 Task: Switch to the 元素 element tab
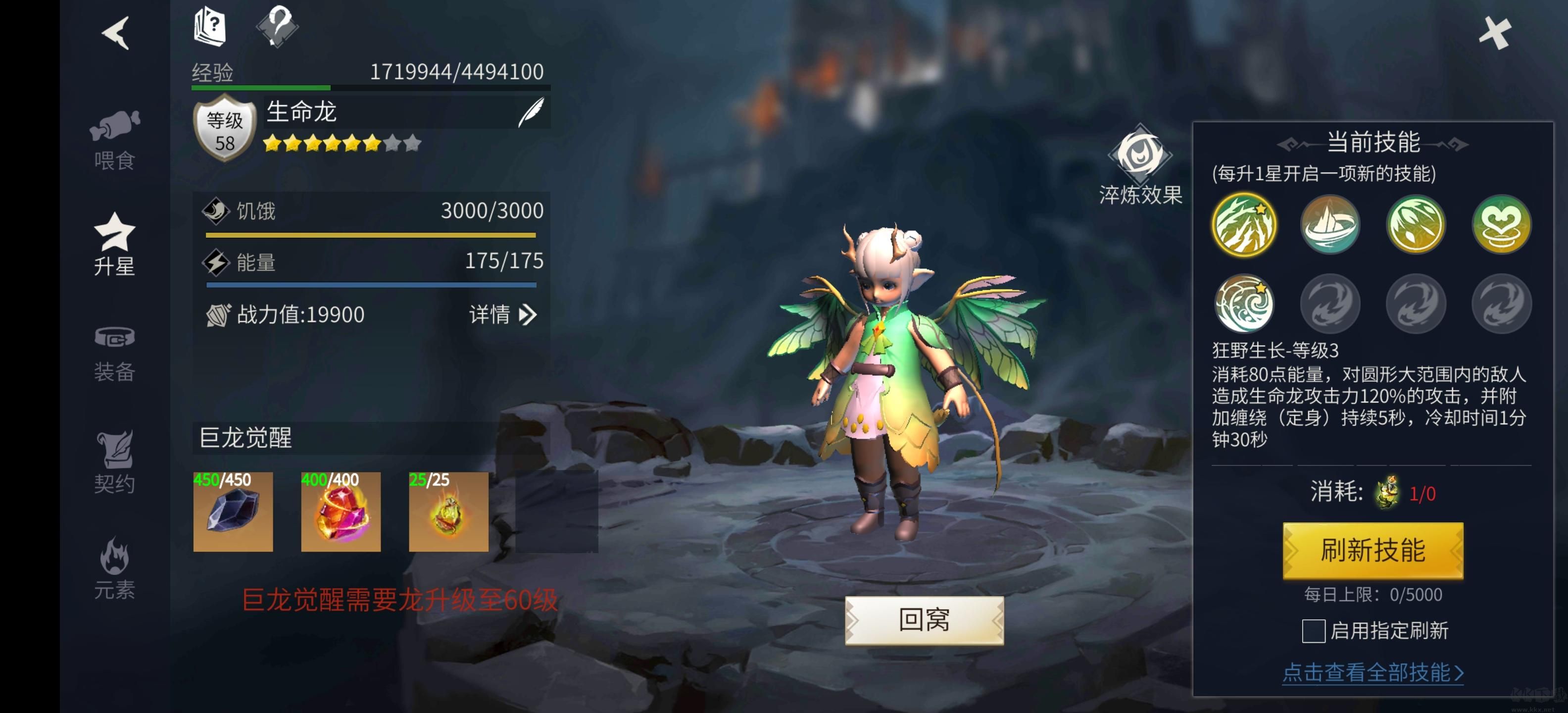(x=114, y=569)
